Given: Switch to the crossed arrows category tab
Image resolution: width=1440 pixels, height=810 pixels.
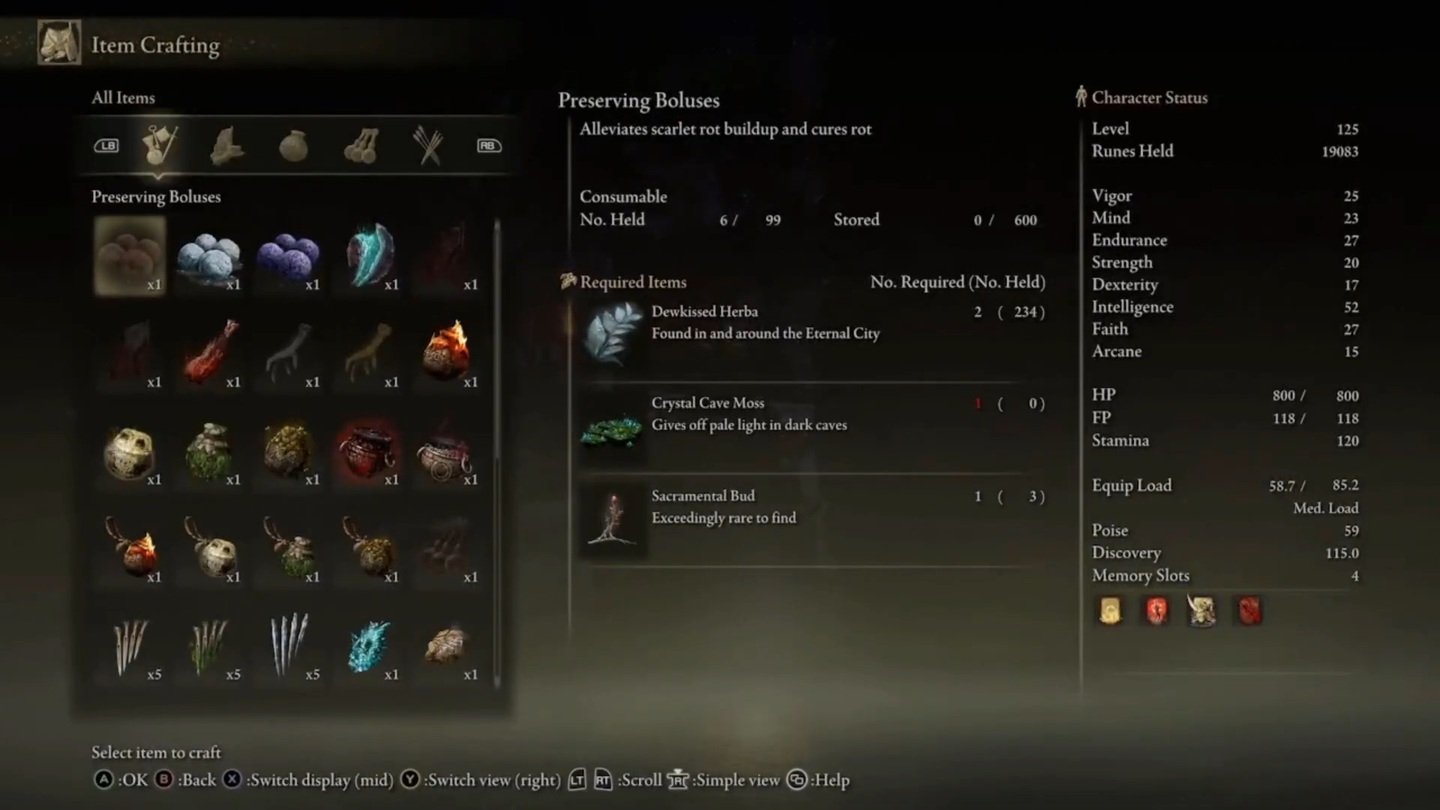Looking at the screenshot, I should tap(428, 146).
